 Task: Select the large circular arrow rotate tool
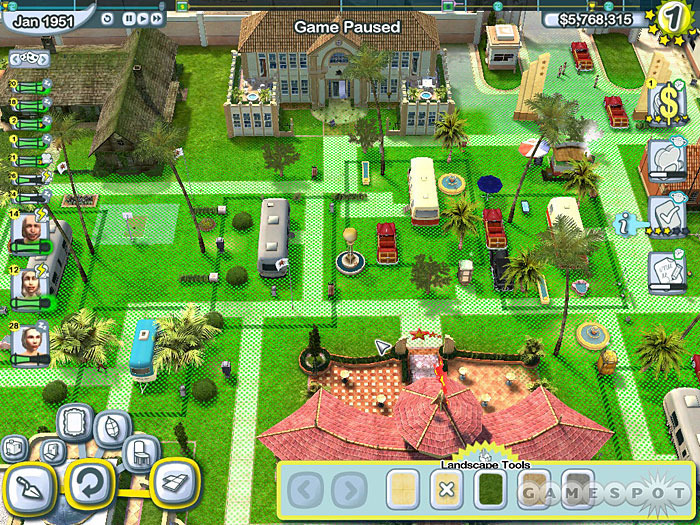click(88, 486)
